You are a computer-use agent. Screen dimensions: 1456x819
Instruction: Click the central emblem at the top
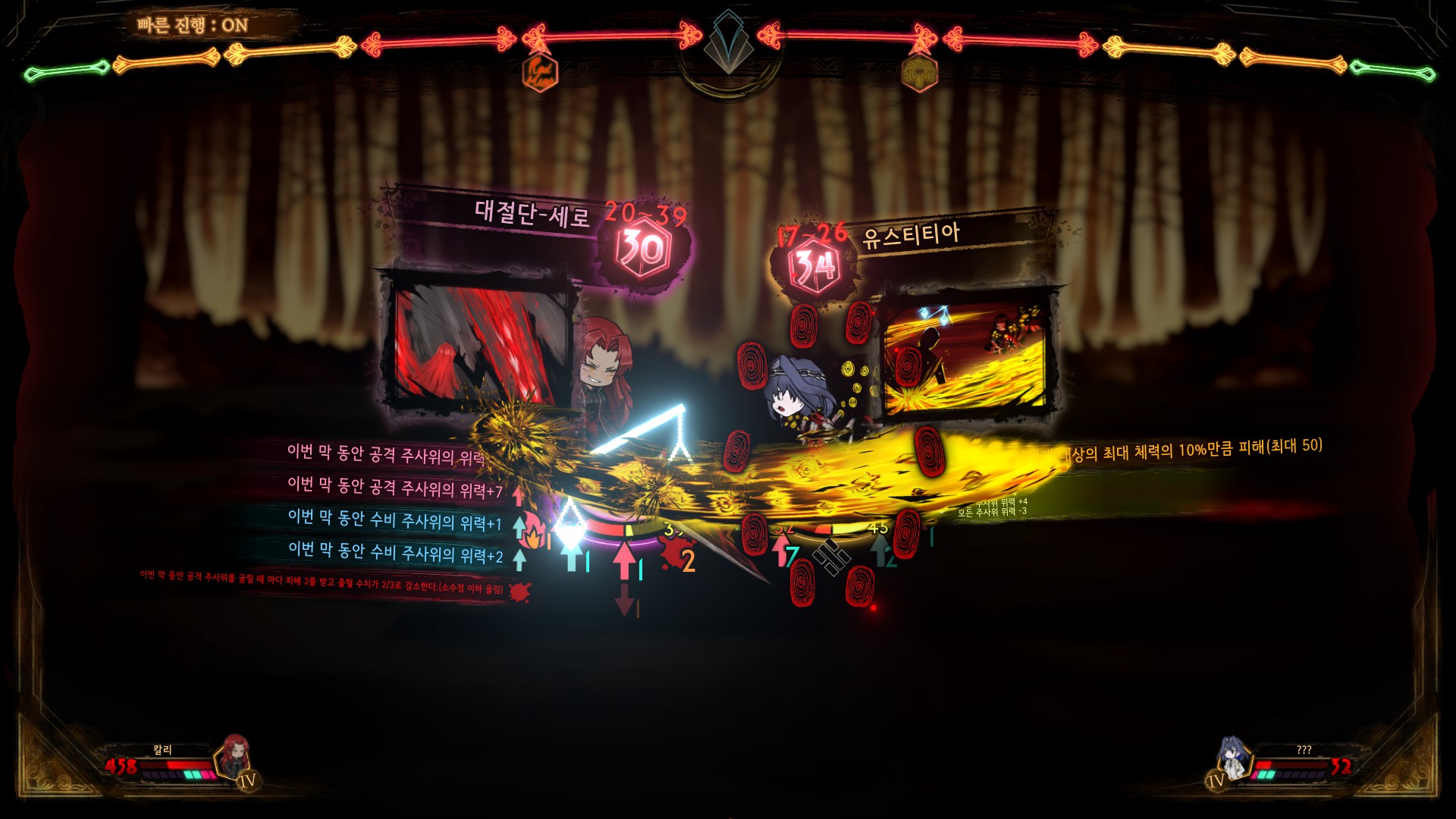coord(729,44)
